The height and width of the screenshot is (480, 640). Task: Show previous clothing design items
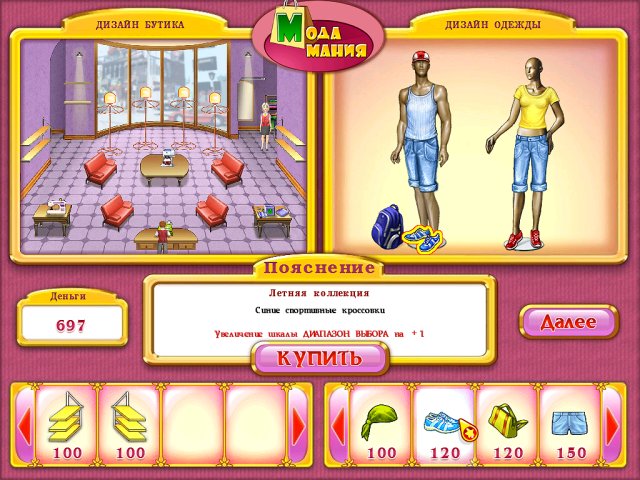click(338, 427)
